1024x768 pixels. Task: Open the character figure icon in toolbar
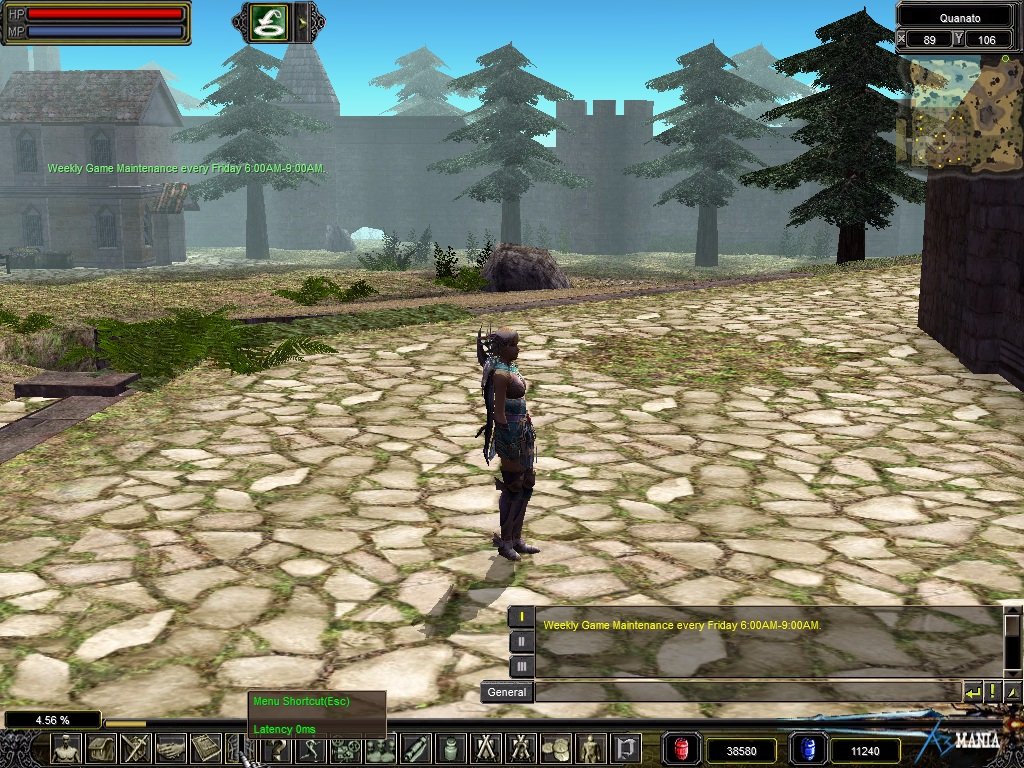pos(65,748)
